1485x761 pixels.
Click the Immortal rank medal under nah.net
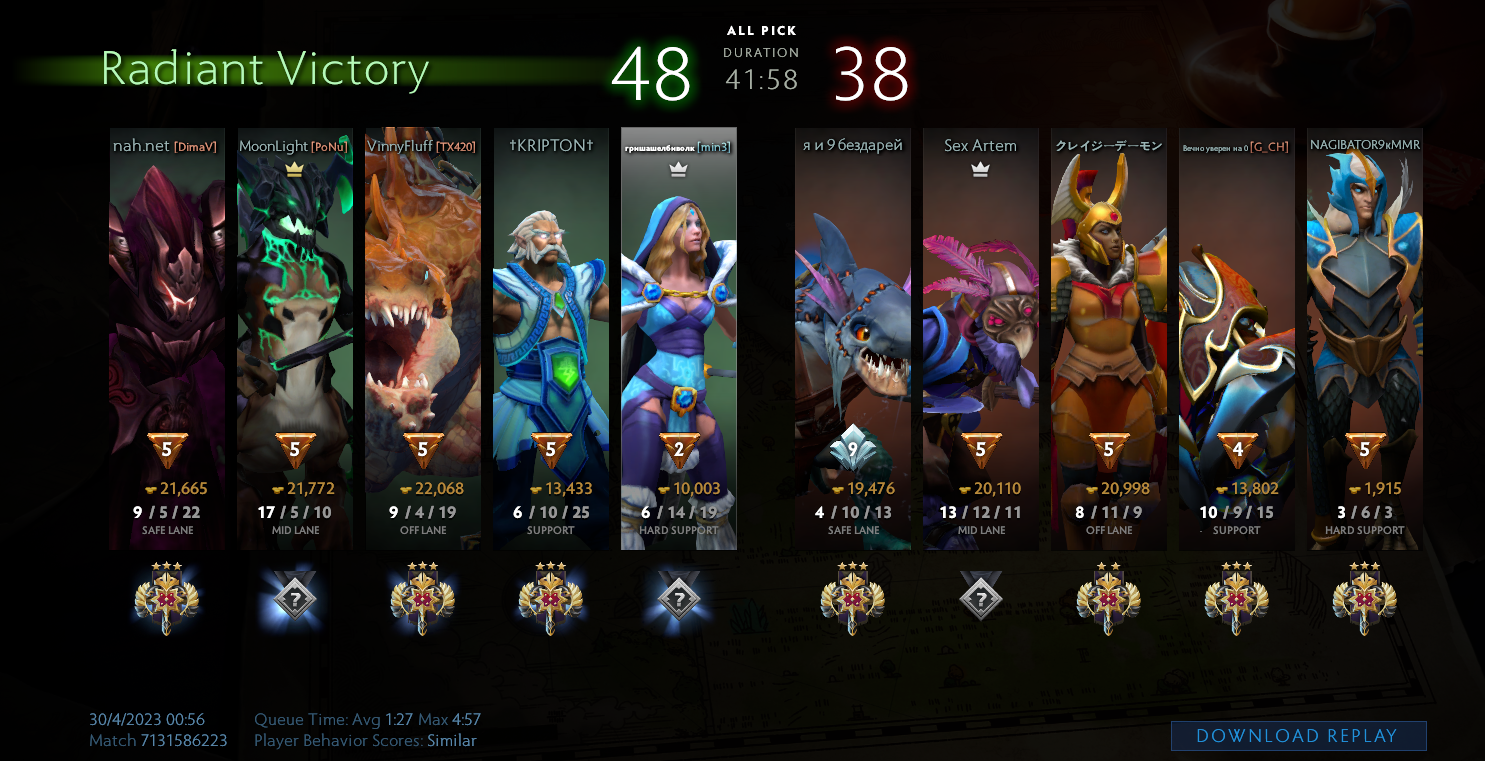point(168,597)
